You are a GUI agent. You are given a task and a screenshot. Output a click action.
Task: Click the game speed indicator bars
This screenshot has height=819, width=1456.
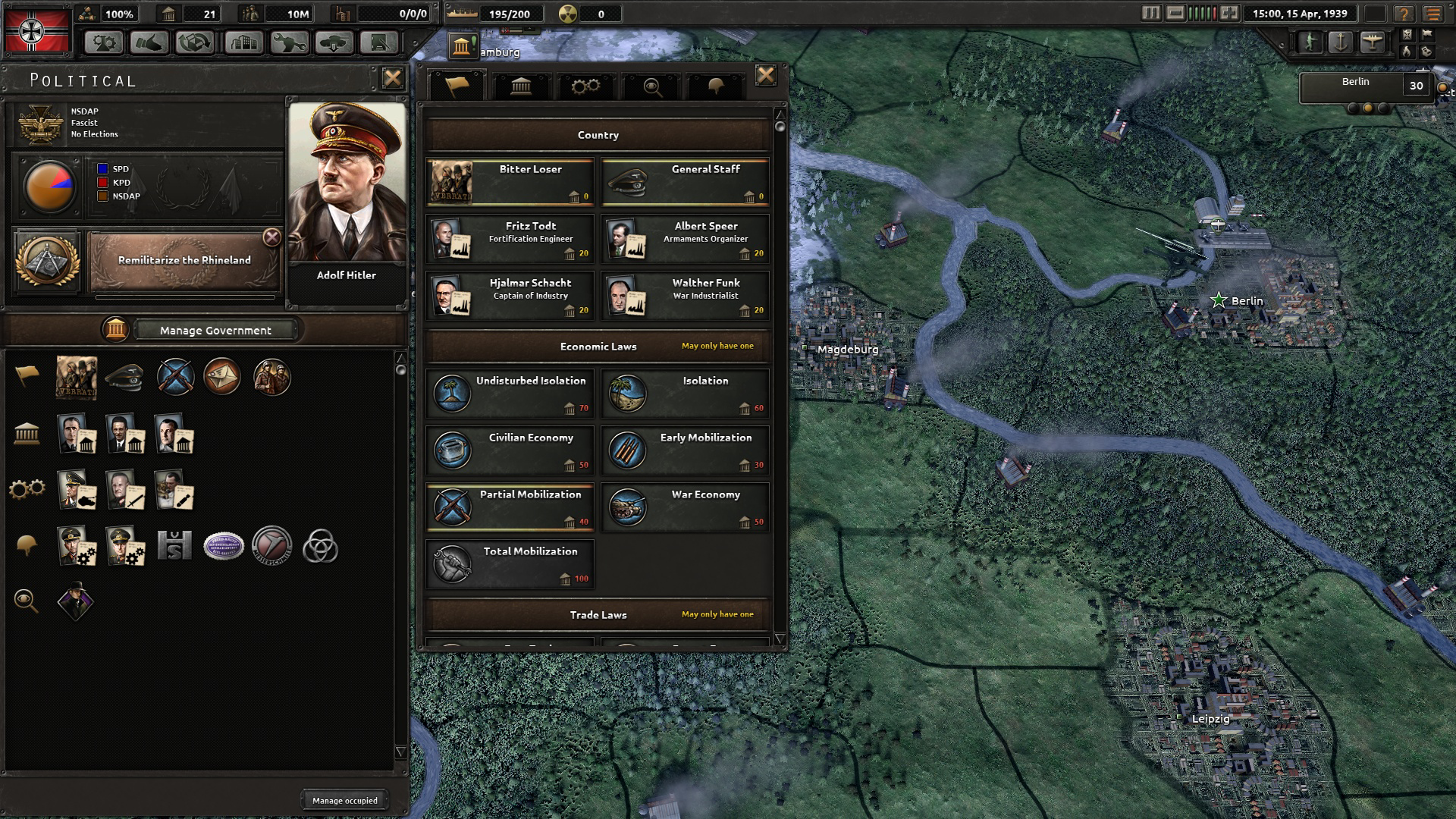(1202, 12)
